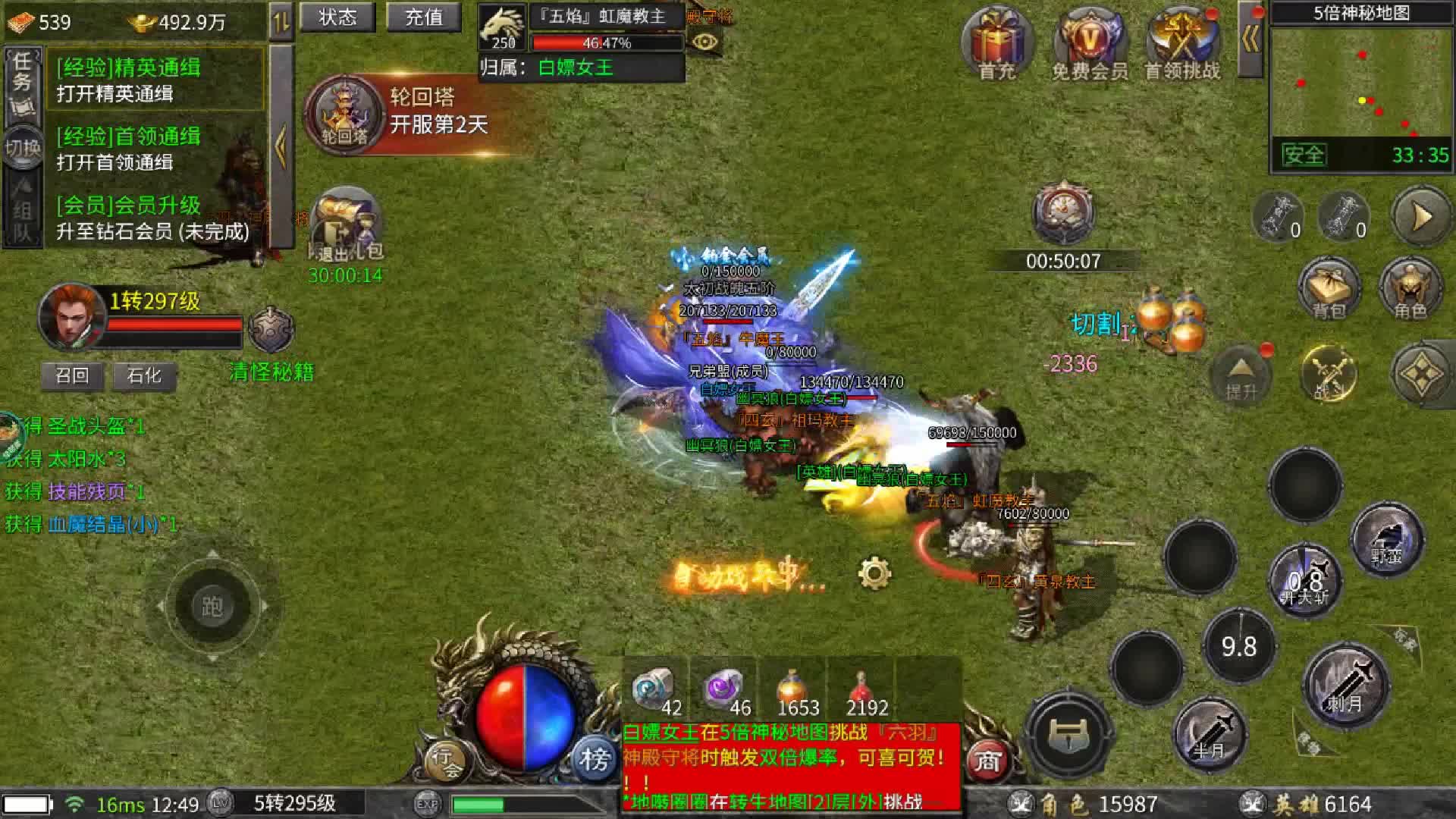The width and height of the screenshot is (1456, 819).
Task: Open the 商 shop button
Action: point(987,760)
